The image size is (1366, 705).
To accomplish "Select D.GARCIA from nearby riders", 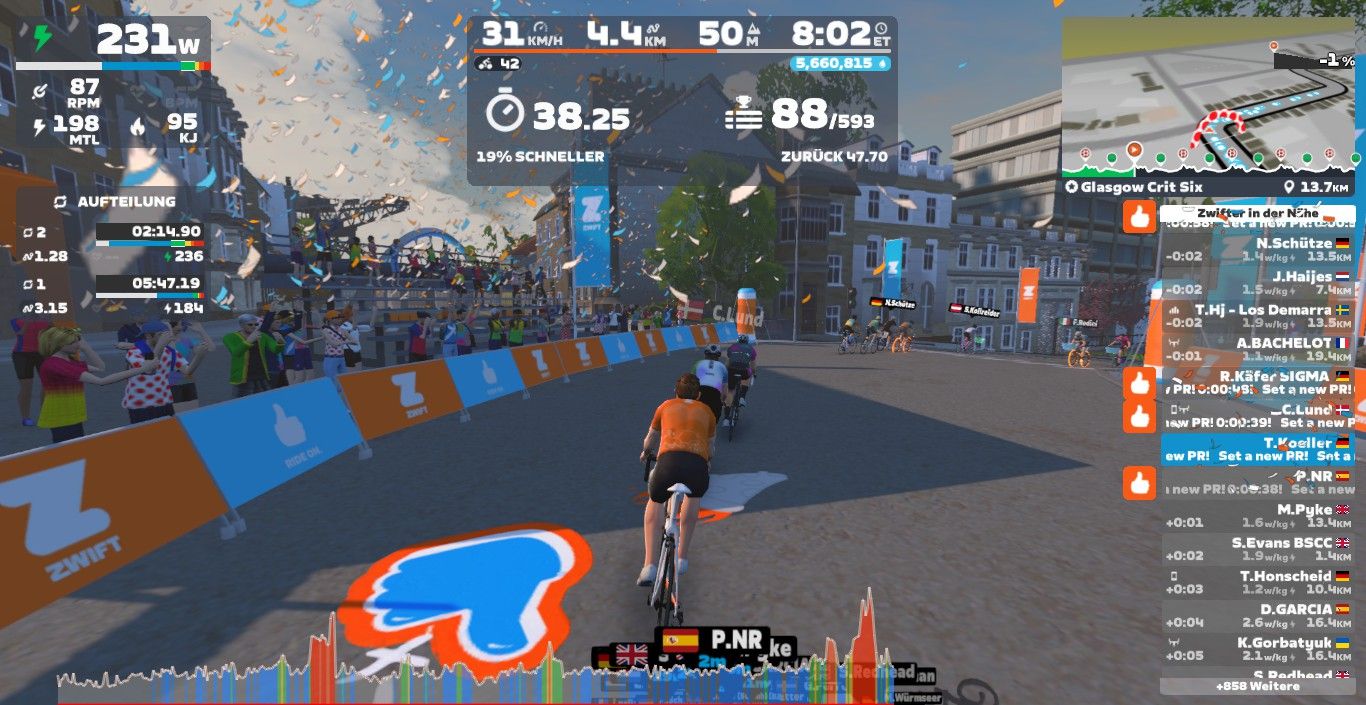I will coord(1257,615).
